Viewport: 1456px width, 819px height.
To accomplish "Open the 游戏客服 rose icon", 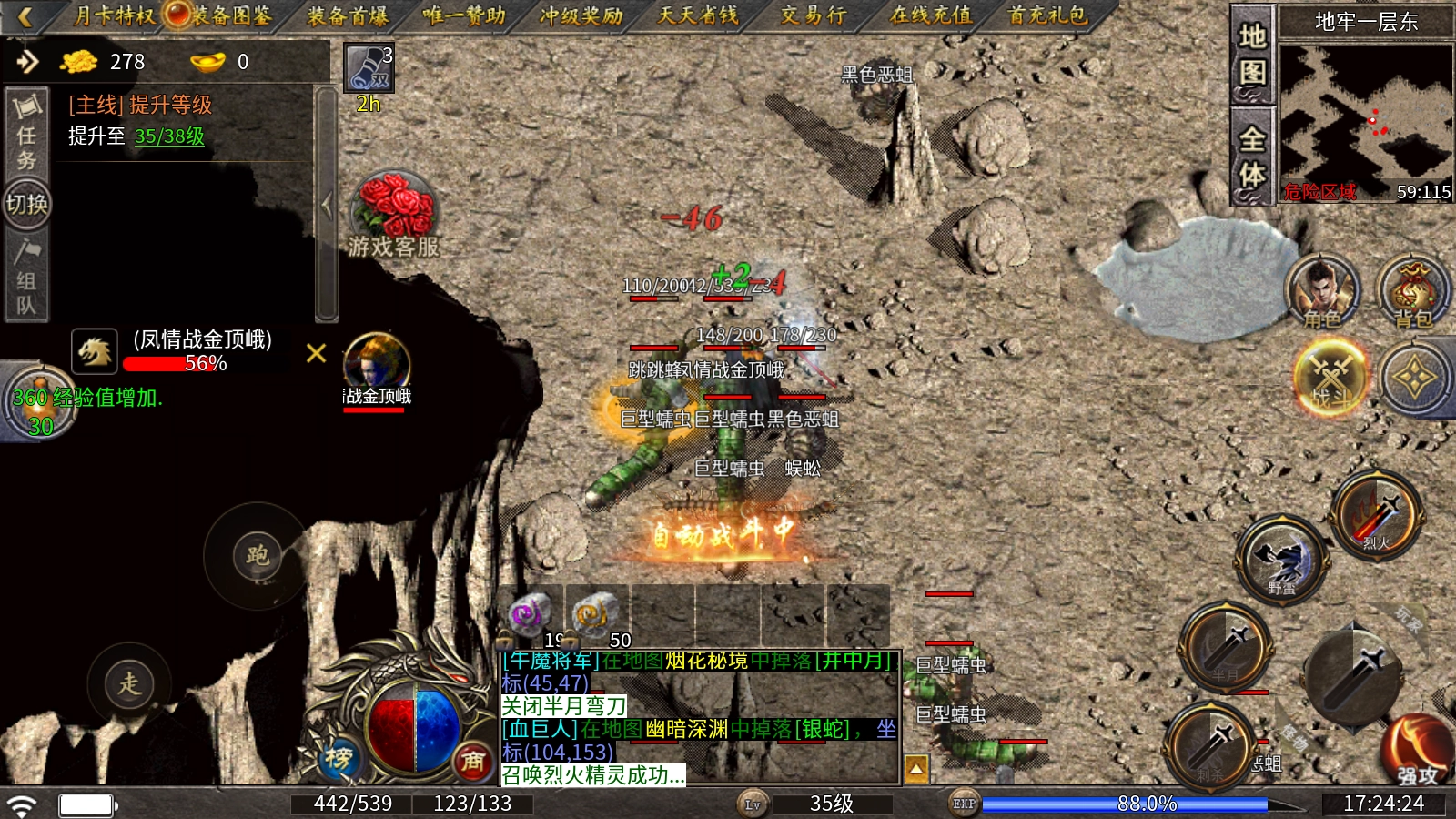I will click(x=393, y=215).
